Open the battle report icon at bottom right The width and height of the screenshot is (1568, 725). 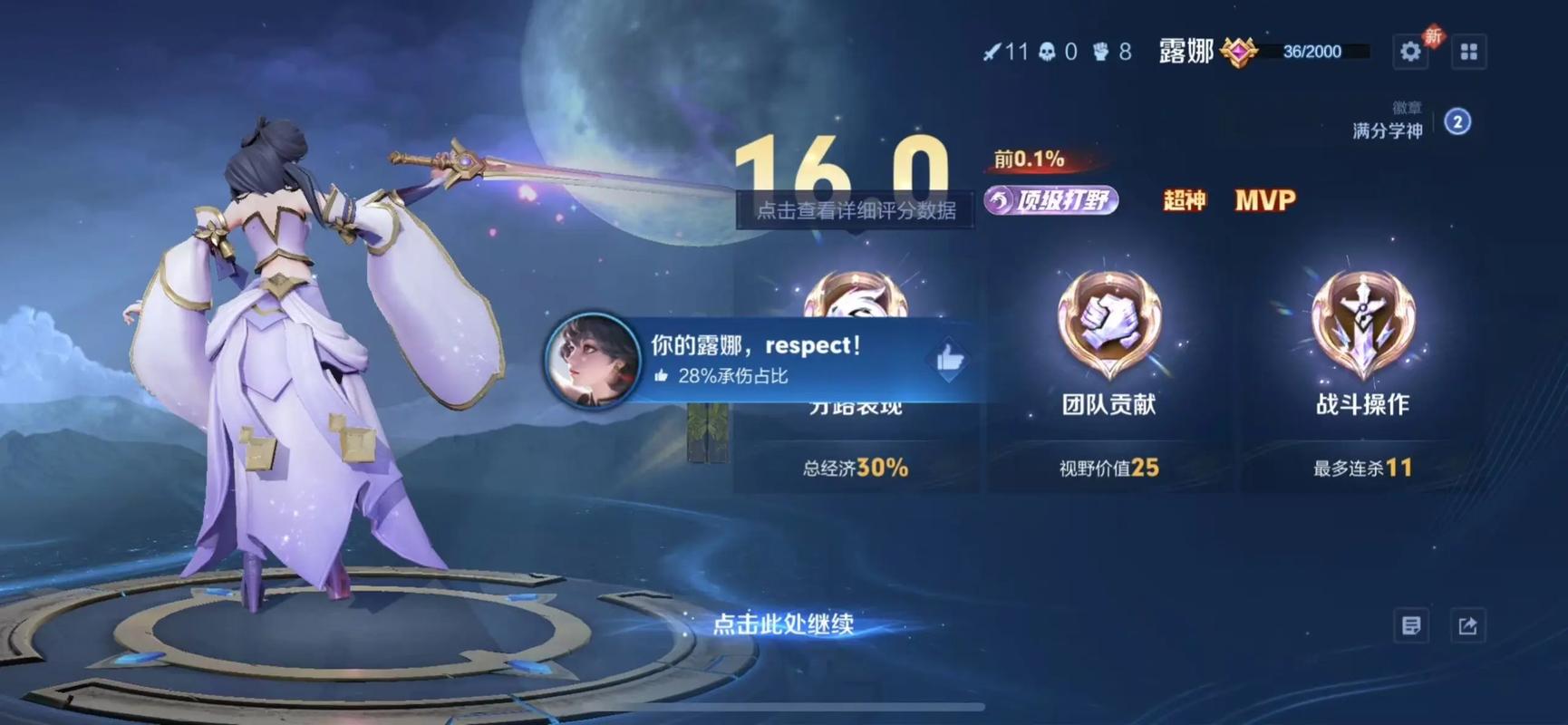(x=1411, y=625)
